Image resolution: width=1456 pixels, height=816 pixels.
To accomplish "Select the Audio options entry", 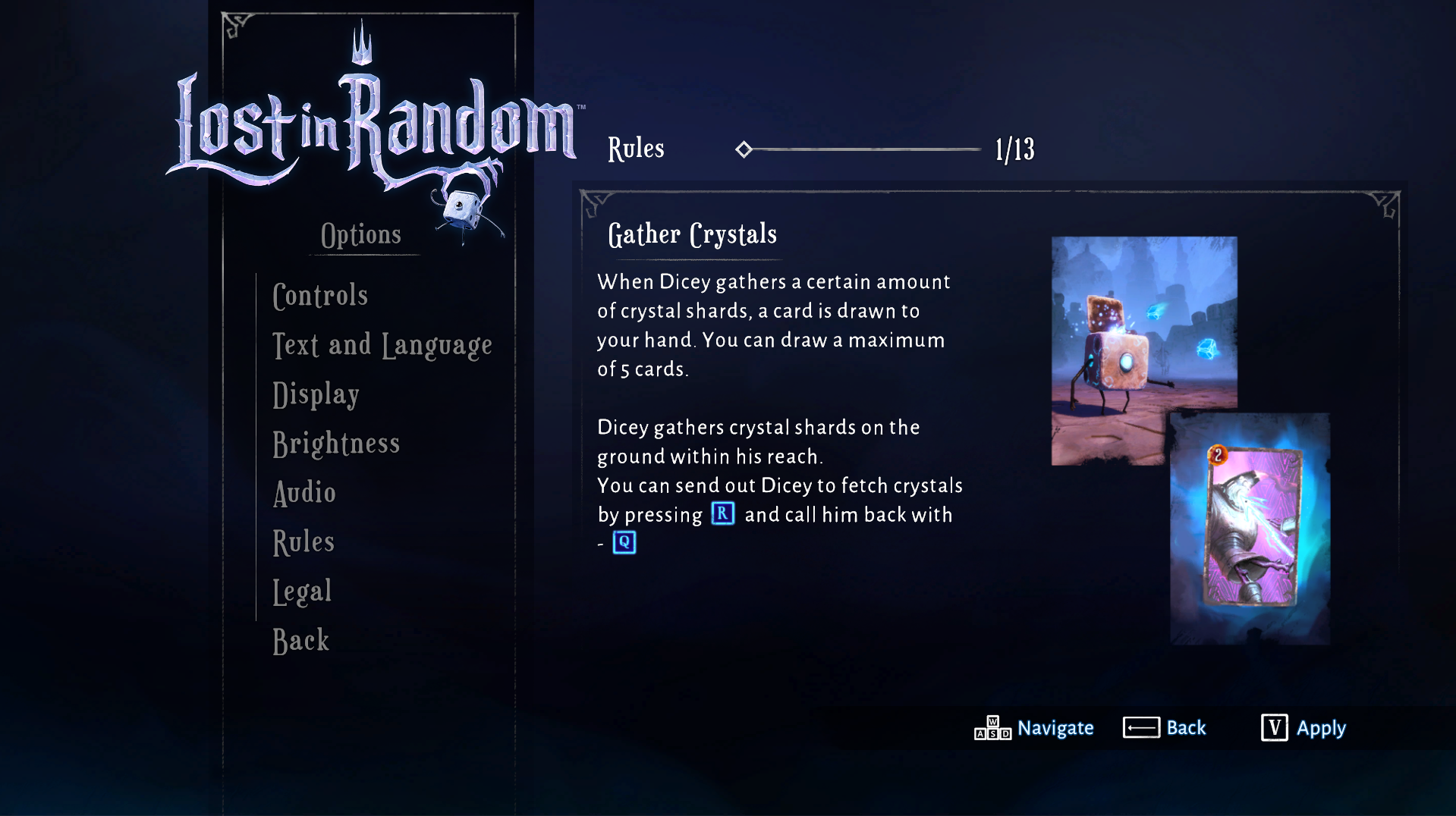I will coord(303,493).
